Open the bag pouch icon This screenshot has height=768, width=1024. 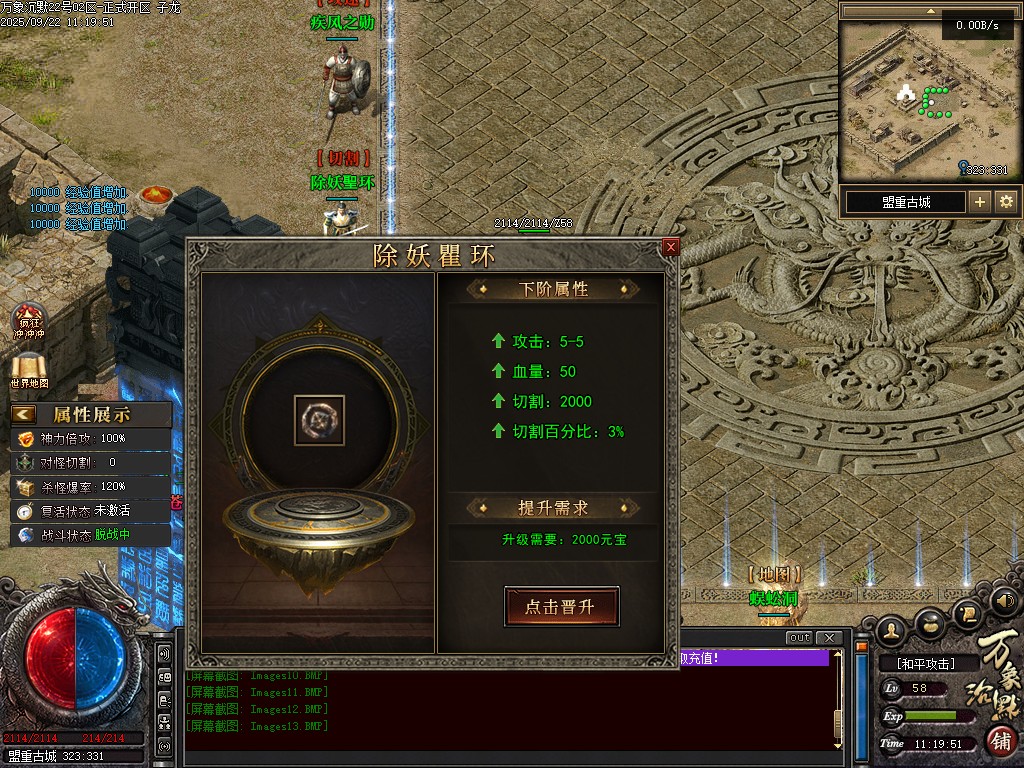click(930, 622)
